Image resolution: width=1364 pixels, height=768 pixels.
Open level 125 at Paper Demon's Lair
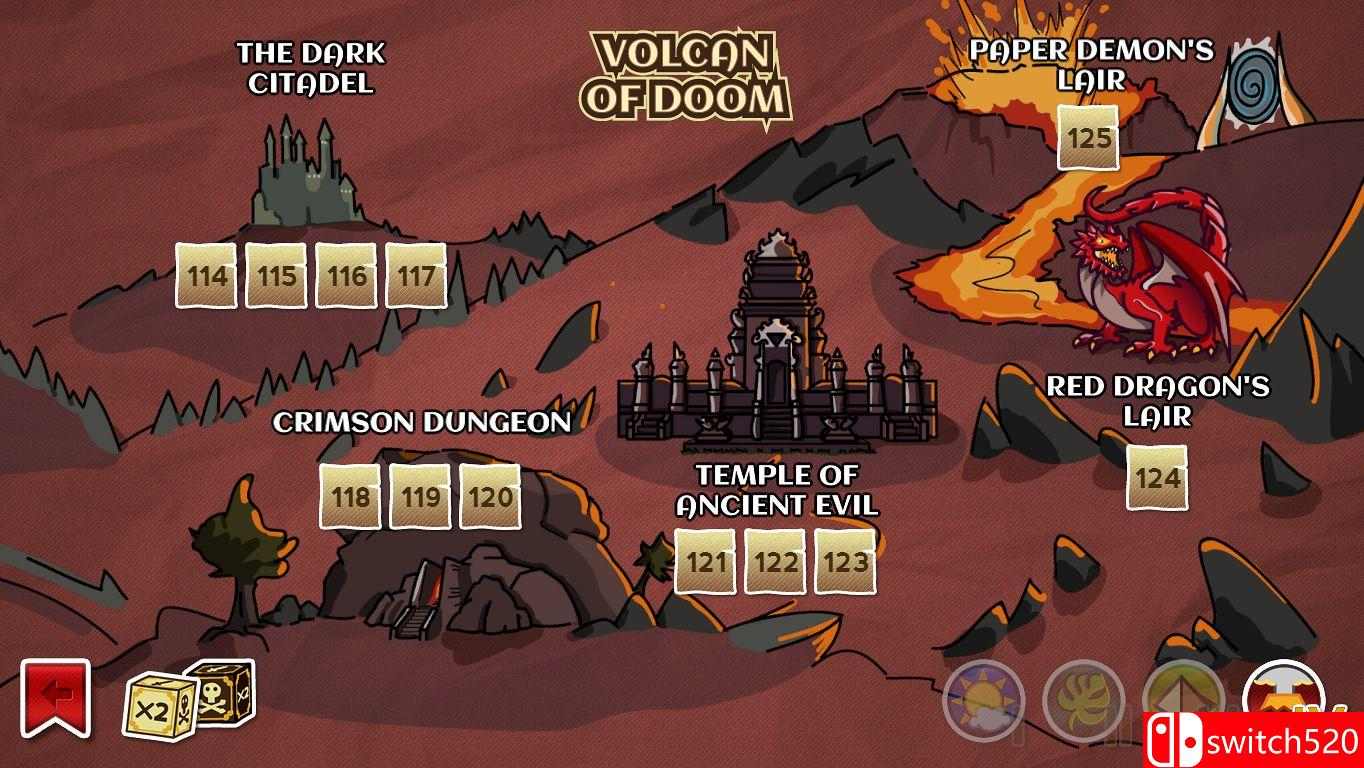pyautogui.click(x=1090, y=142)
